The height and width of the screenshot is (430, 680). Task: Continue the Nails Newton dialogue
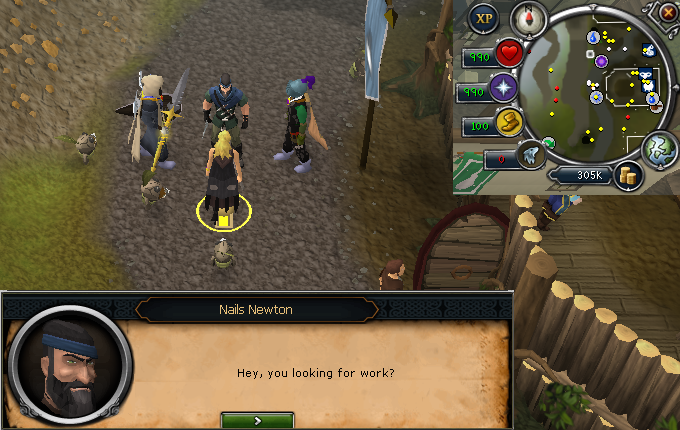[x=257, y=421]
